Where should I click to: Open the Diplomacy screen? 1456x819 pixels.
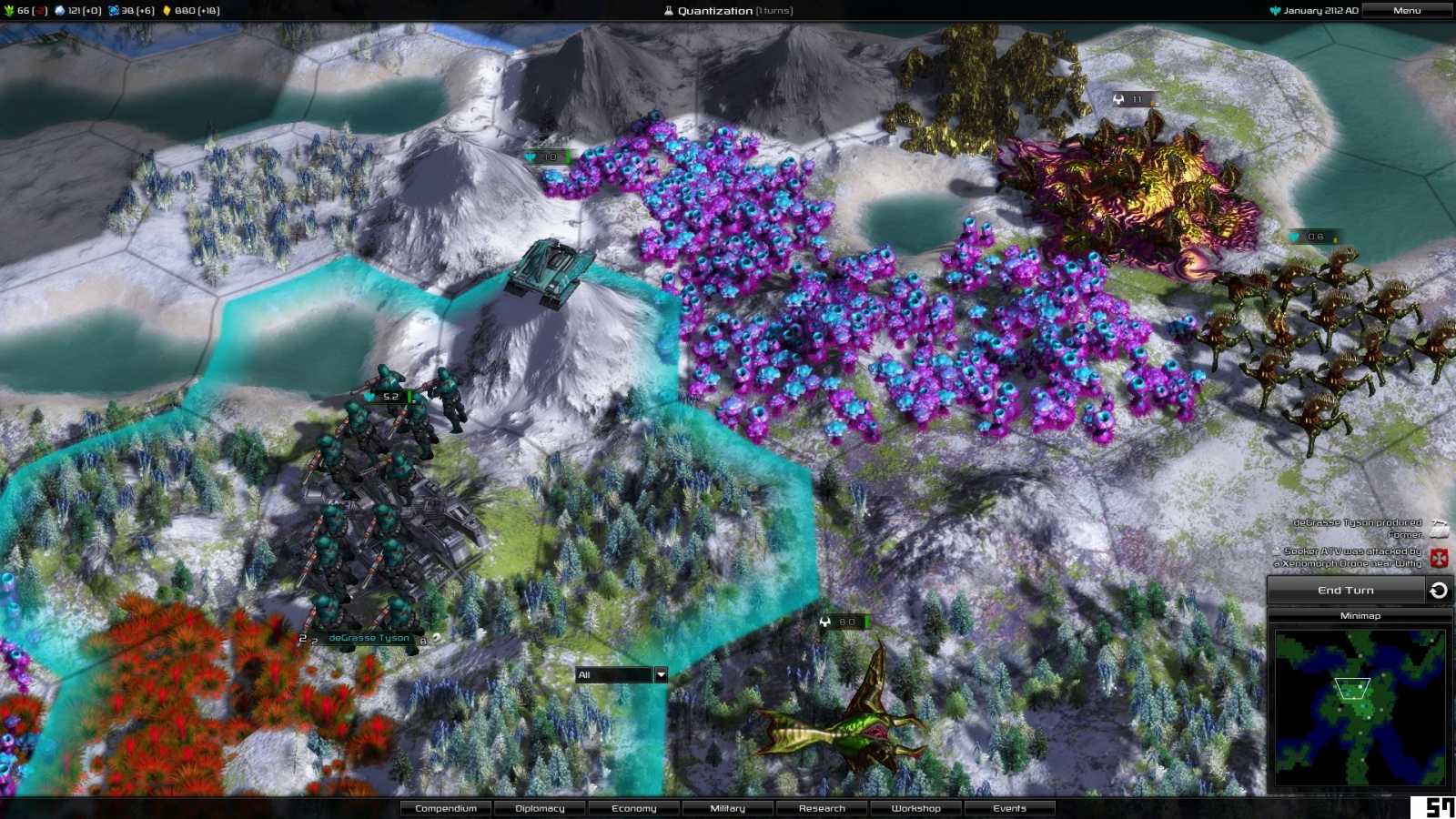(x=538, y=808)
